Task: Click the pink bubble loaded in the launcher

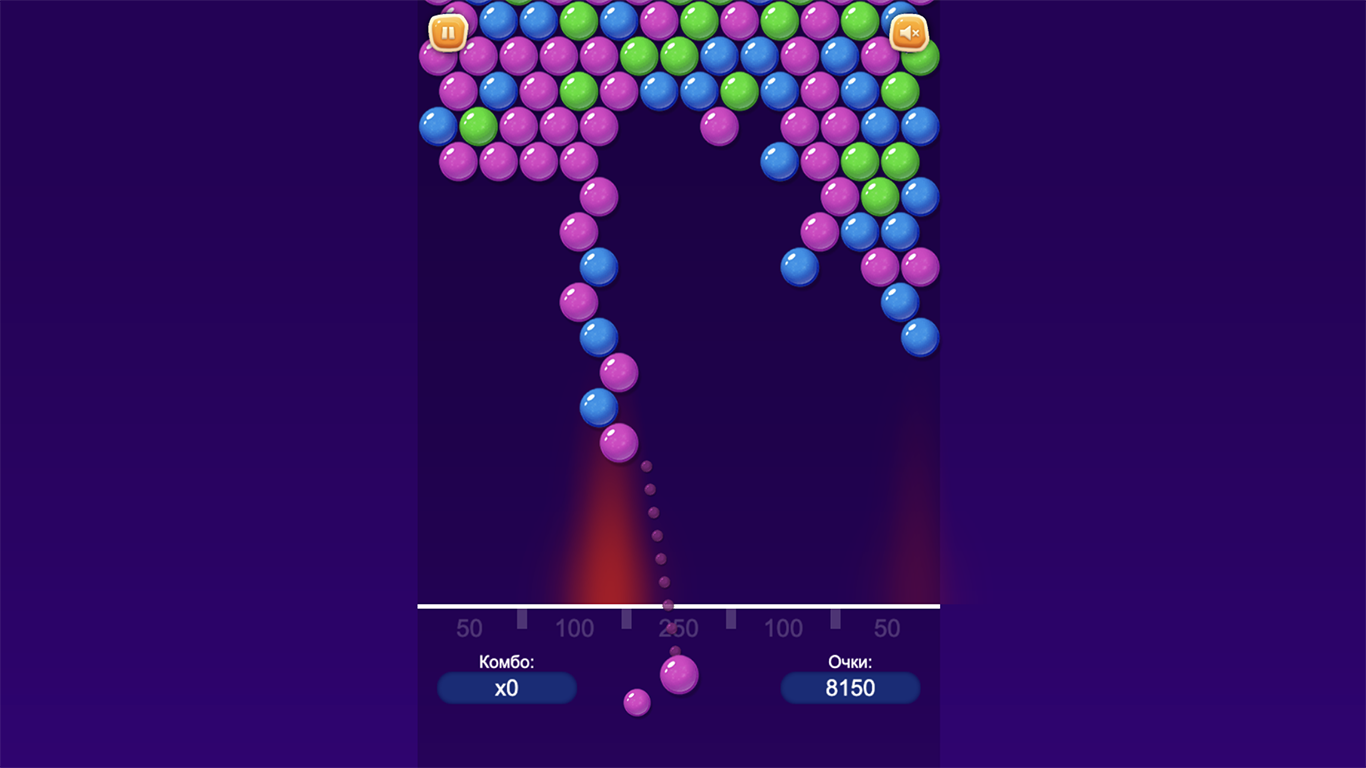Action: [680, 673]
